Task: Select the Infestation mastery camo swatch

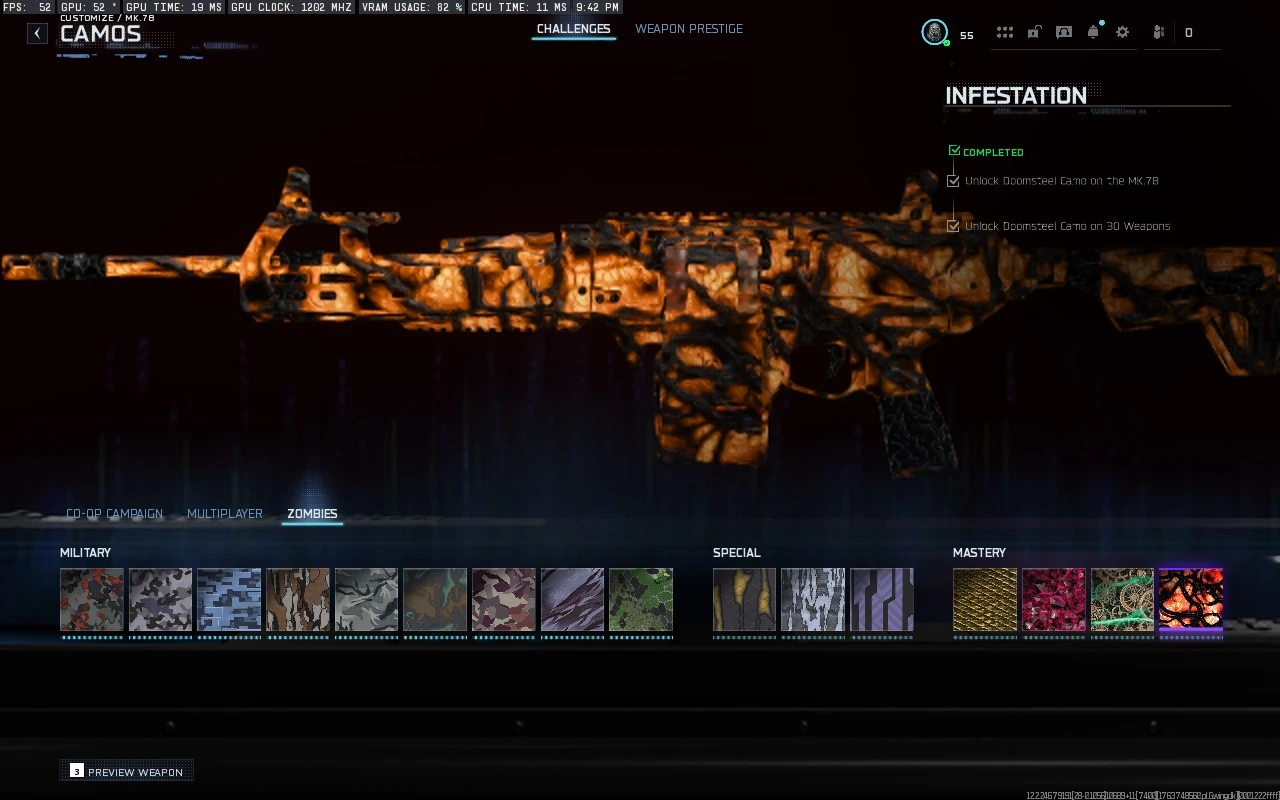Action: [1190, 601]
